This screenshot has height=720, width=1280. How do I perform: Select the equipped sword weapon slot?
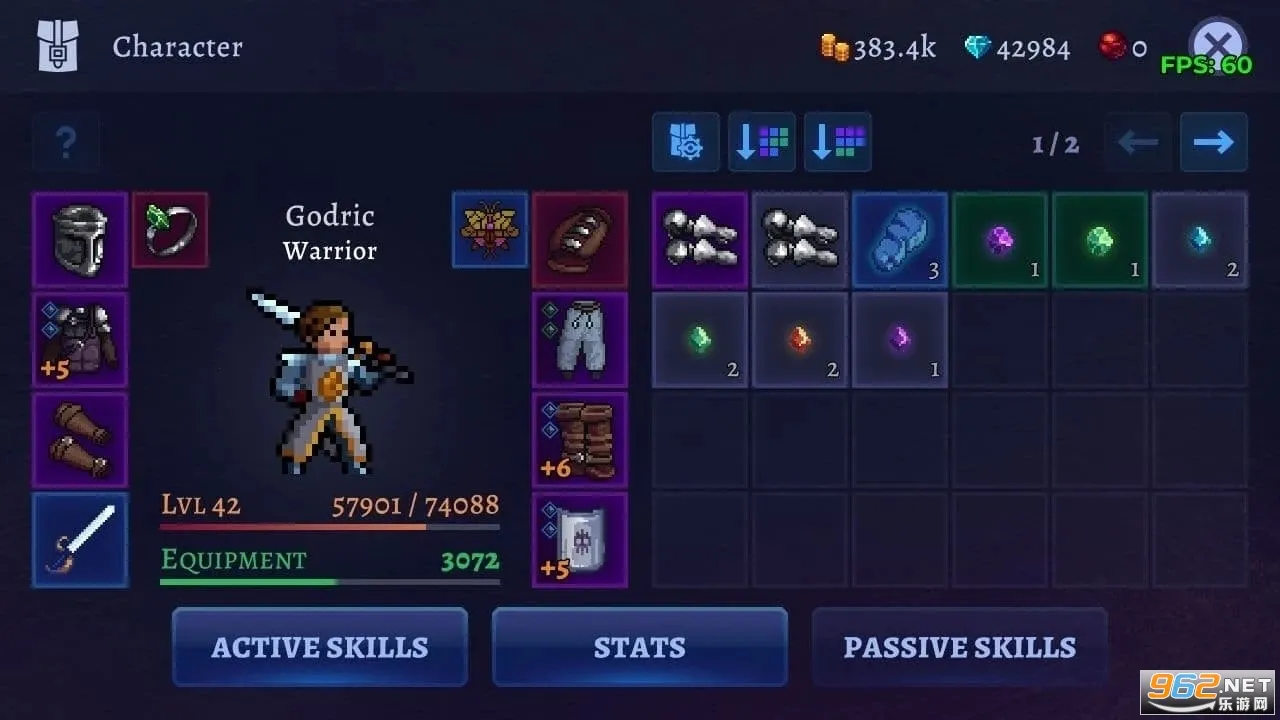(x=80, y=540)
